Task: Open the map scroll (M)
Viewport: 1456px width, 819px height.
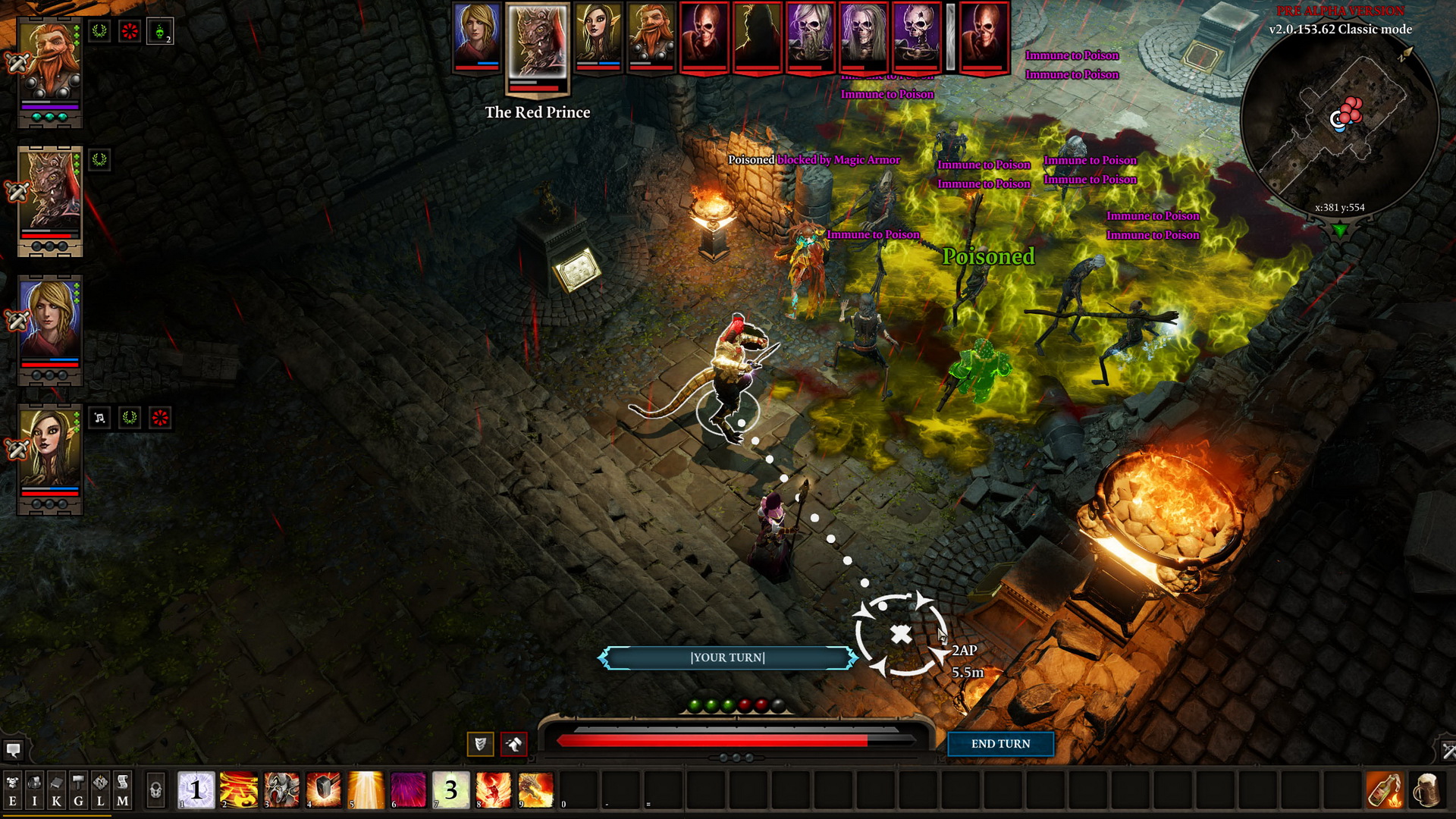Action: point(122,790)
